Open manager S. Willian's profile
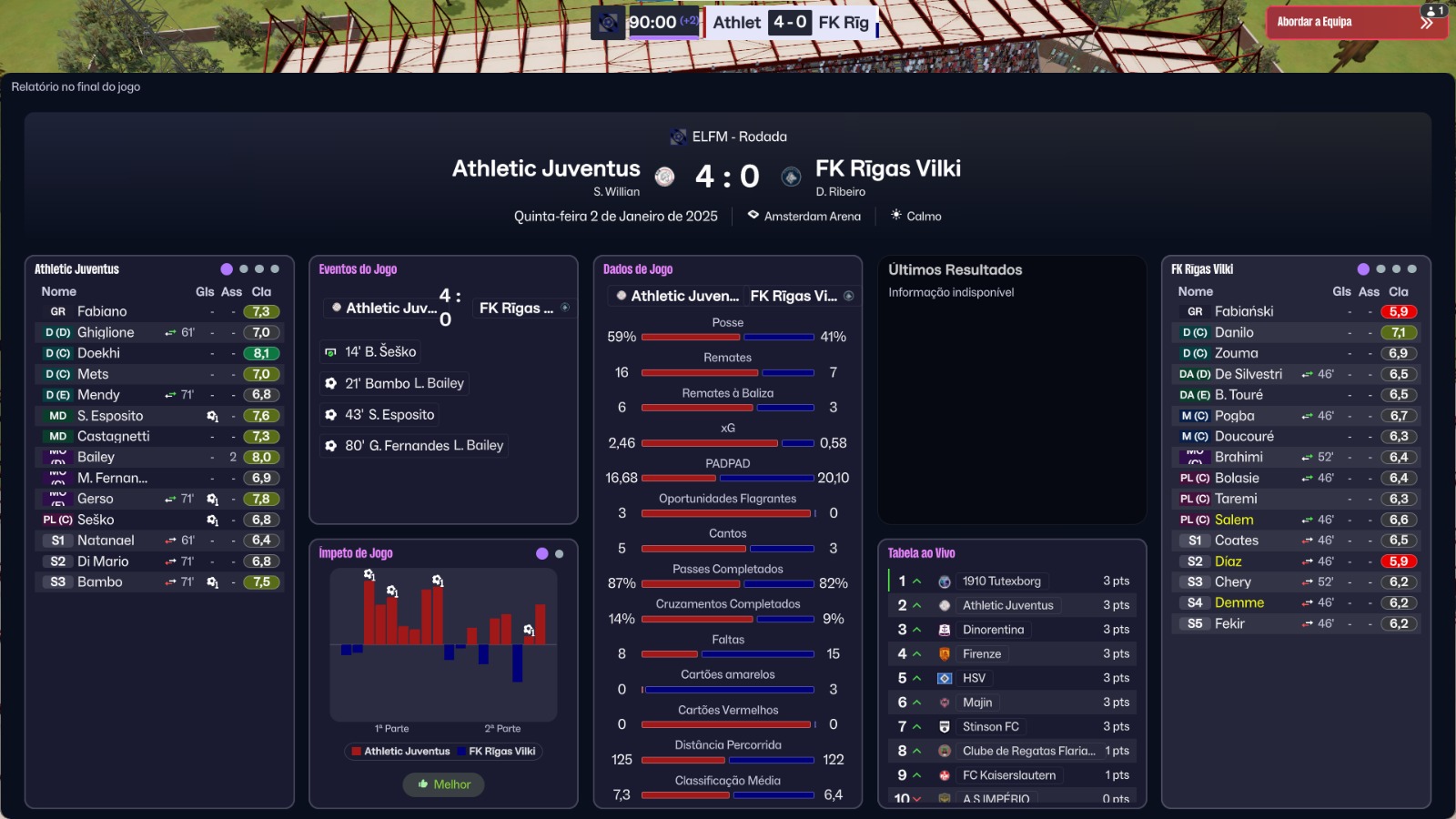1456x819 pixels. click(x=616, y=192)
